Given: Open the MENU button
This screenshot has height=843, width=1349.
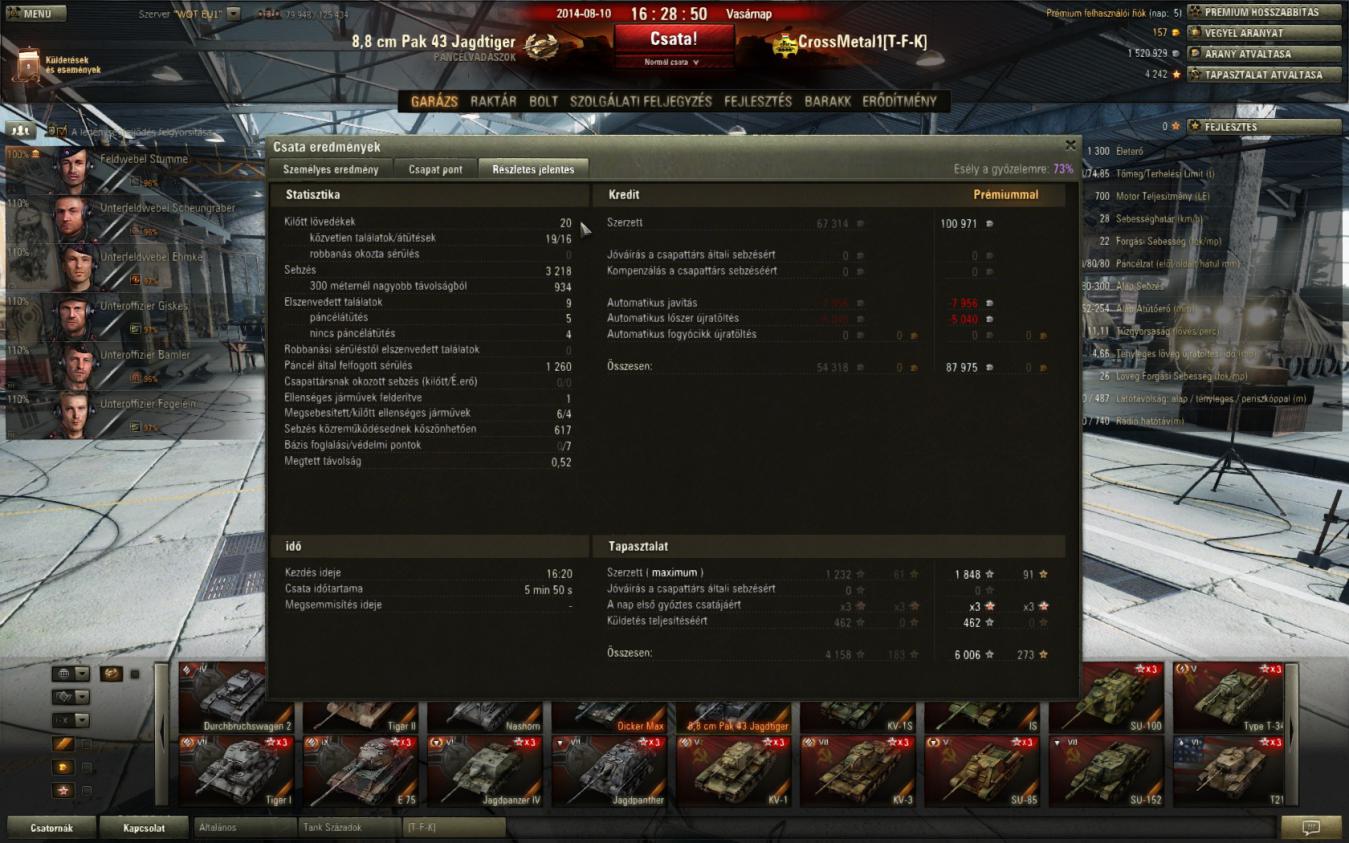Looking at the screenshot, I should [36, 14].
